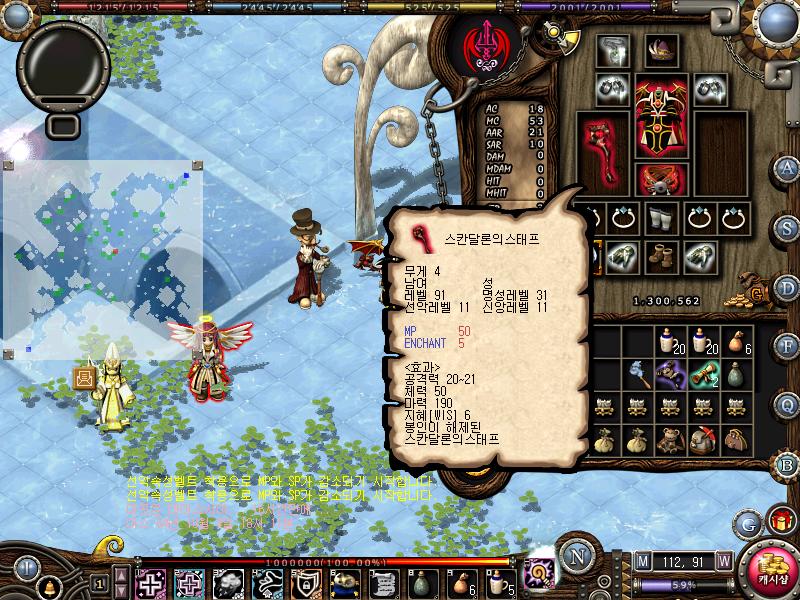Click the round G button
Screen dimensions: 800x600
click(x=748, y=522)
